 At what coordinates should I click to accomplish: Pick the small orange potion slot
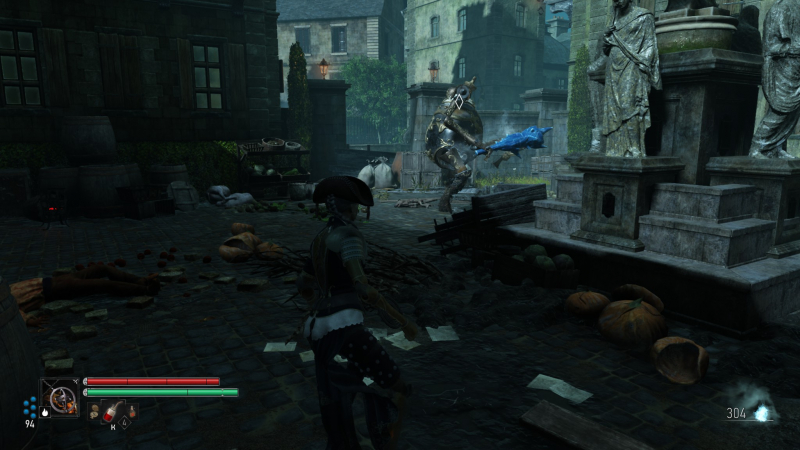[132, 411]
